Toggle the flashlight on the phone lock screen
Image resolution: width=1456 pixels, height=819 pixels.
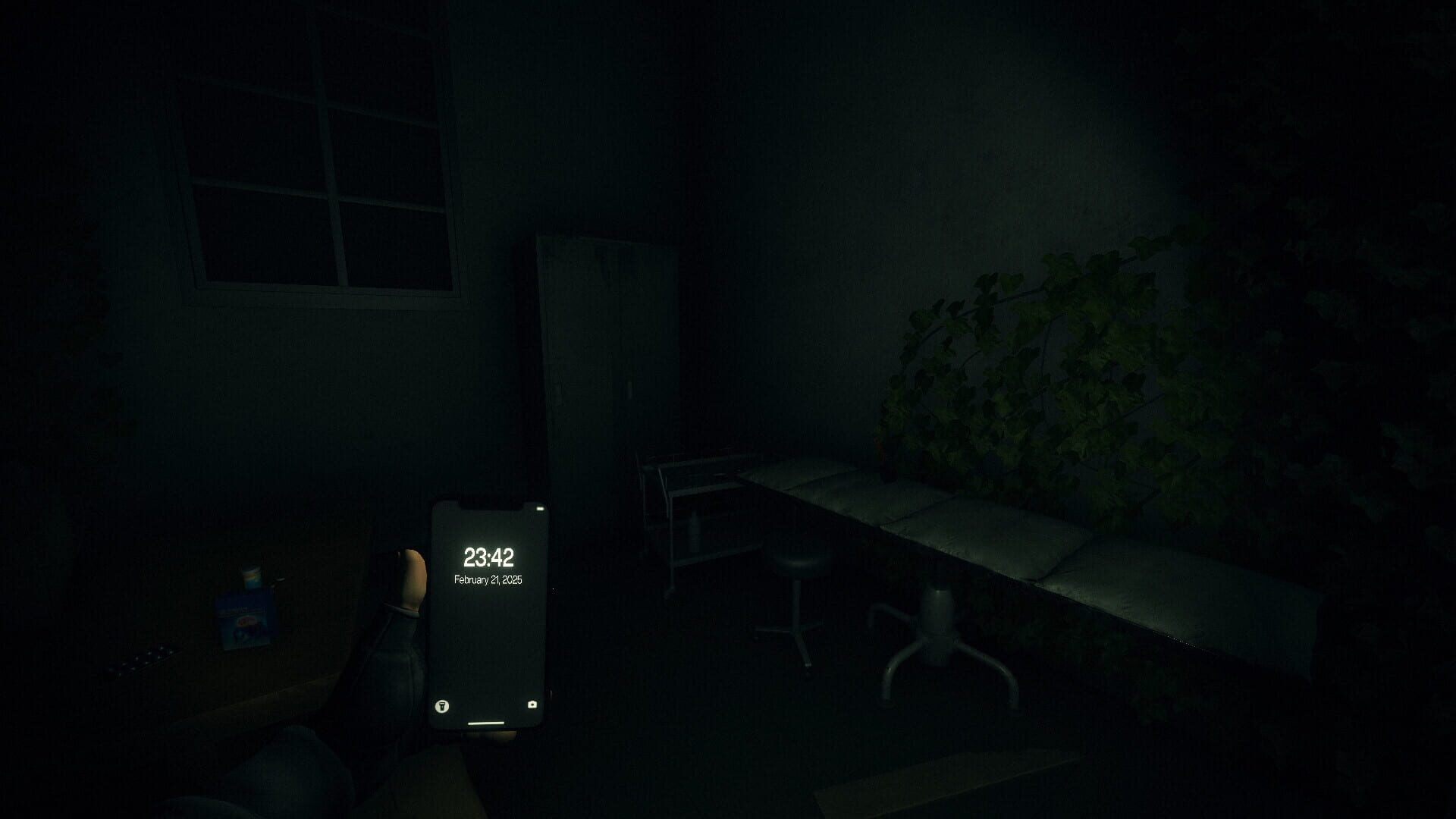[x=441, y=706]
